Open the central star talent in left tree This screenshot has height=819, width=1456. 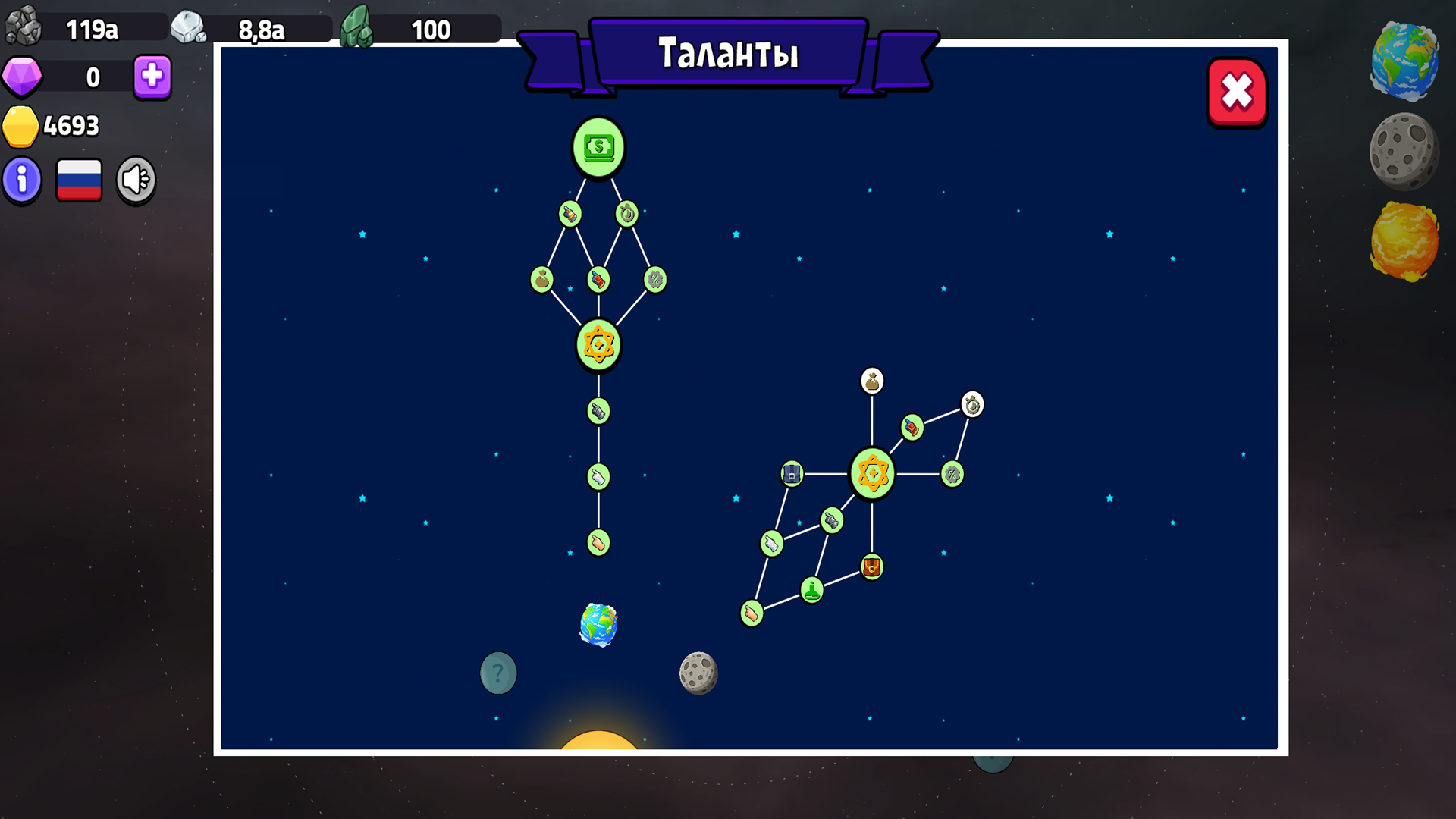click(599, 344)
